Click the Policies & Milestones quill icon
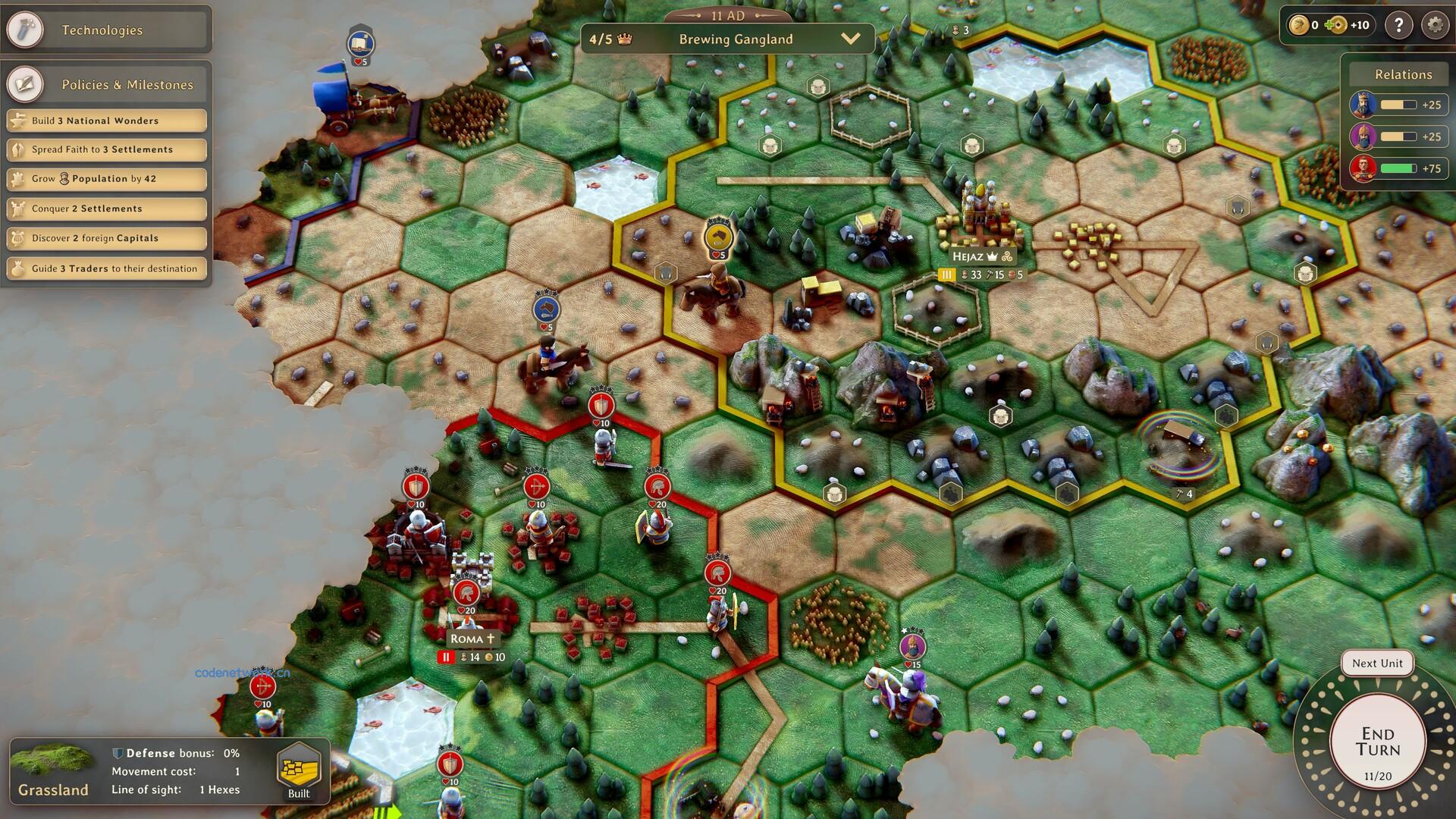 (25, 83)
